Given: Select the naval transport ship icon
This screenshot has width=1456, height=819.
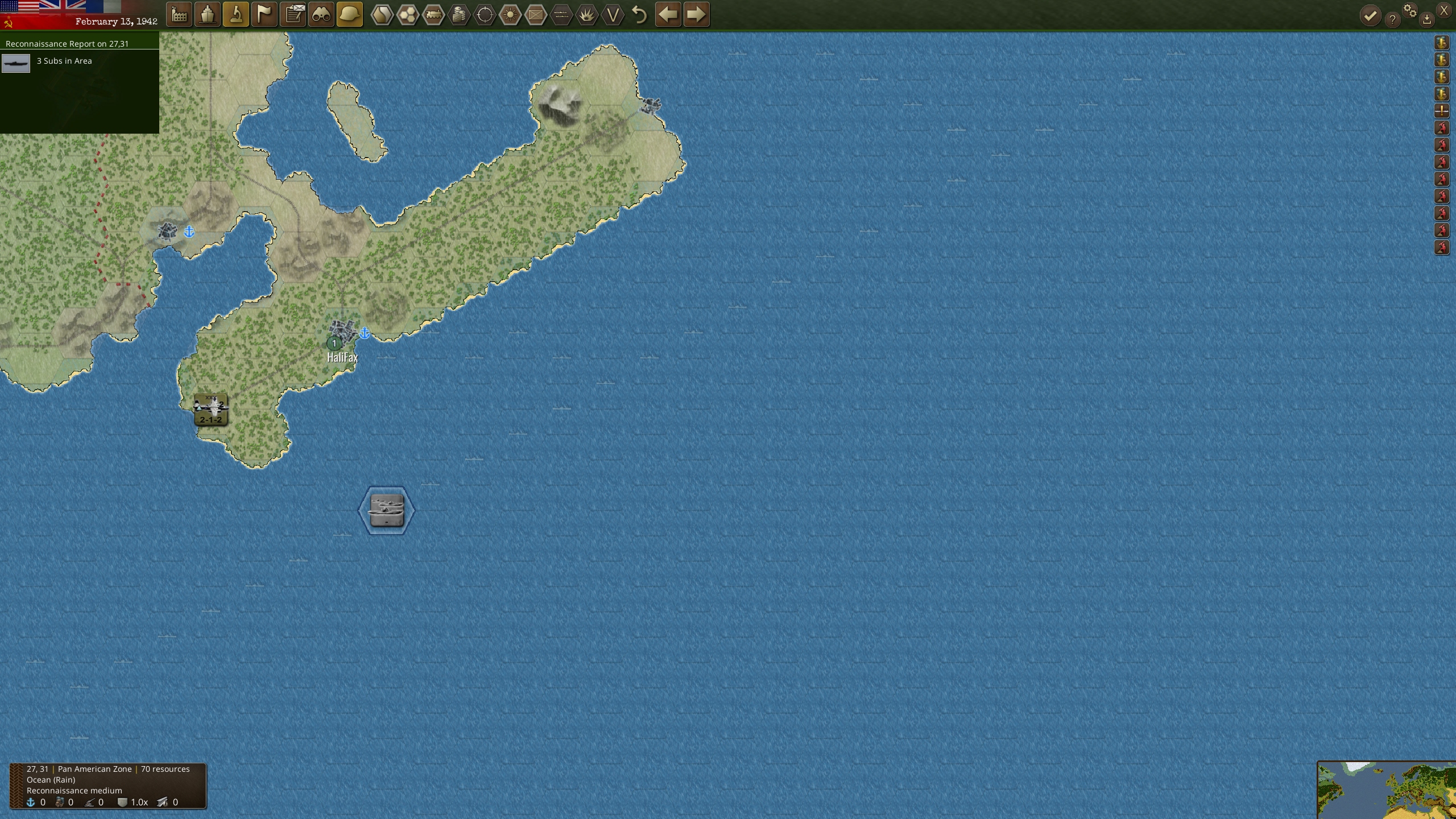Looking at the screenshot, I should [208, 14].
